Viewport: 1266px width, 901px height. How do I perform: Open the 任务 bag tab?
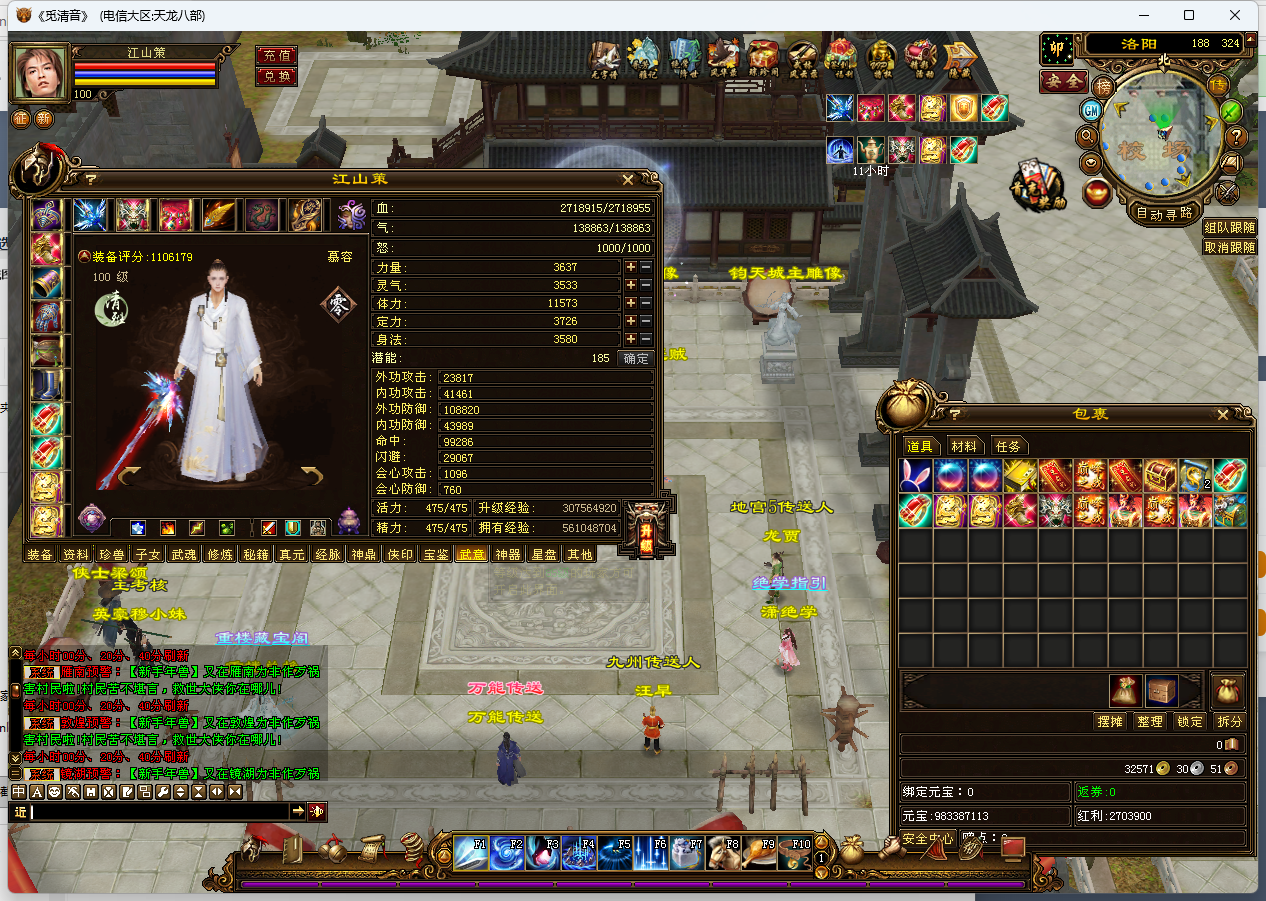pyautogui.click(x=1008, y=446)
